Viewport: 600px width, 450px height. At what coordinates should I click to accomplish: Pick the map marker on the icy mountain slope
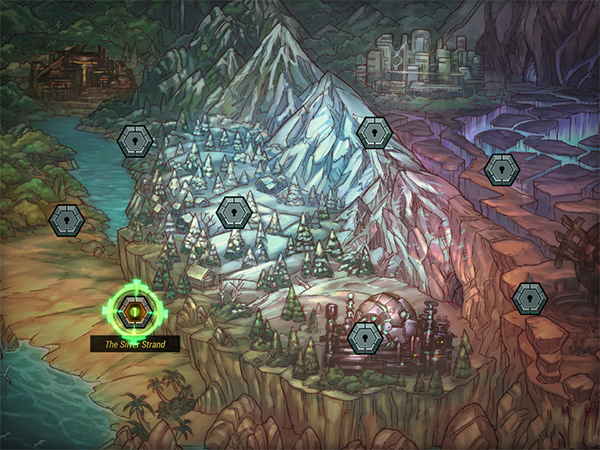pyautogui.click(x=373, y=132)
